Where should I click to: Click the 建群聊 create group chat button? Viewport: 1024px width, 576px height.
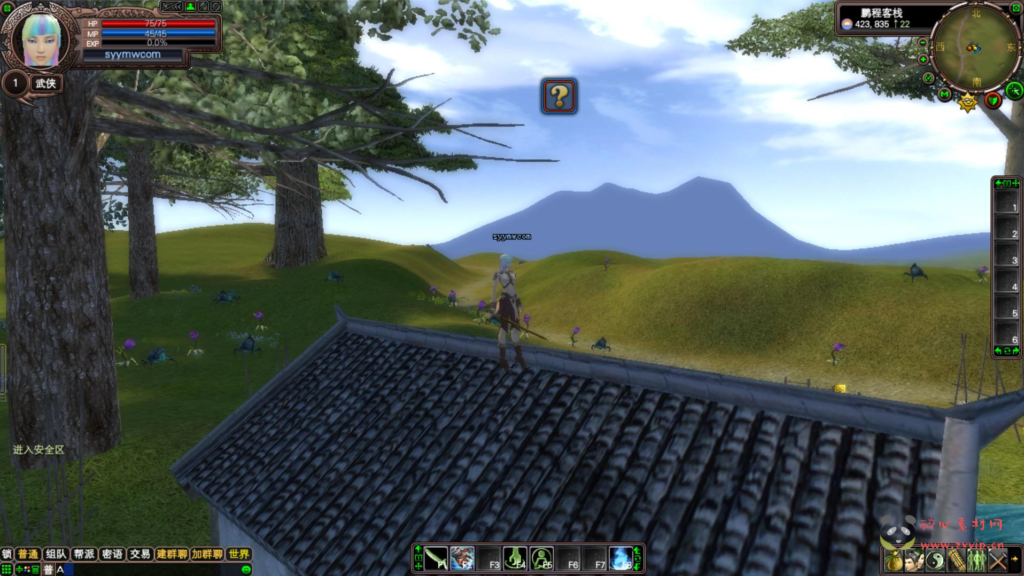click(x=171, y=554)
